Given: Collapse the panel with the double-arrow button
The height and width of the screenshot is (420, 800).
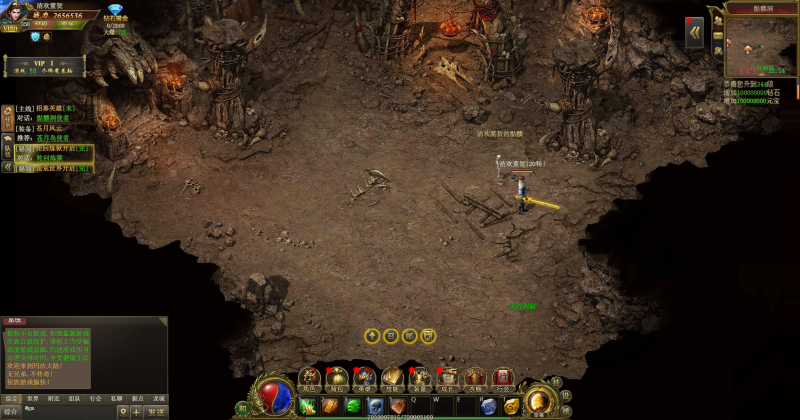Looking at the screenshot, I should [694, 32].
